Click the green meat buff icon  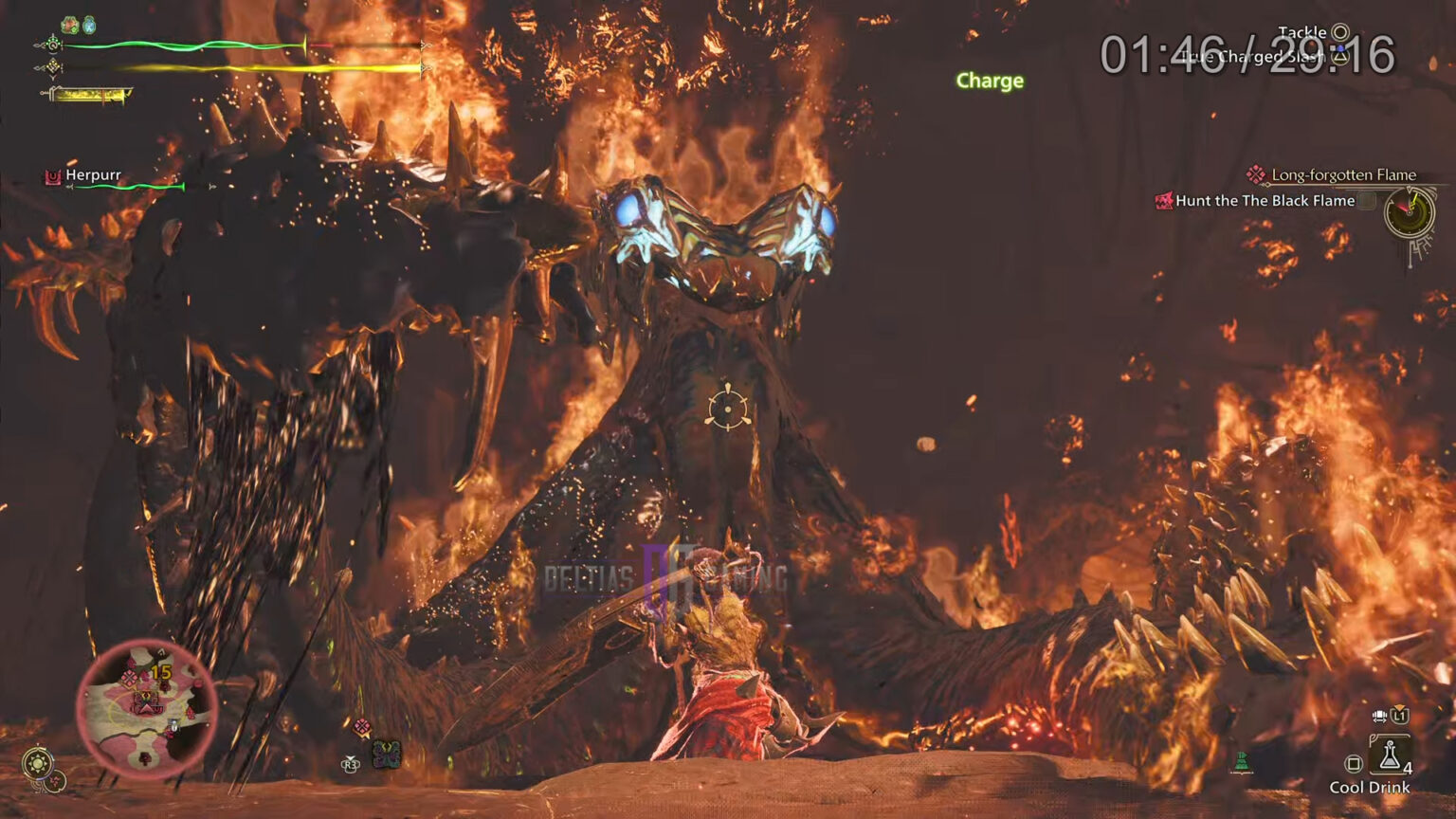click(69, 23)
